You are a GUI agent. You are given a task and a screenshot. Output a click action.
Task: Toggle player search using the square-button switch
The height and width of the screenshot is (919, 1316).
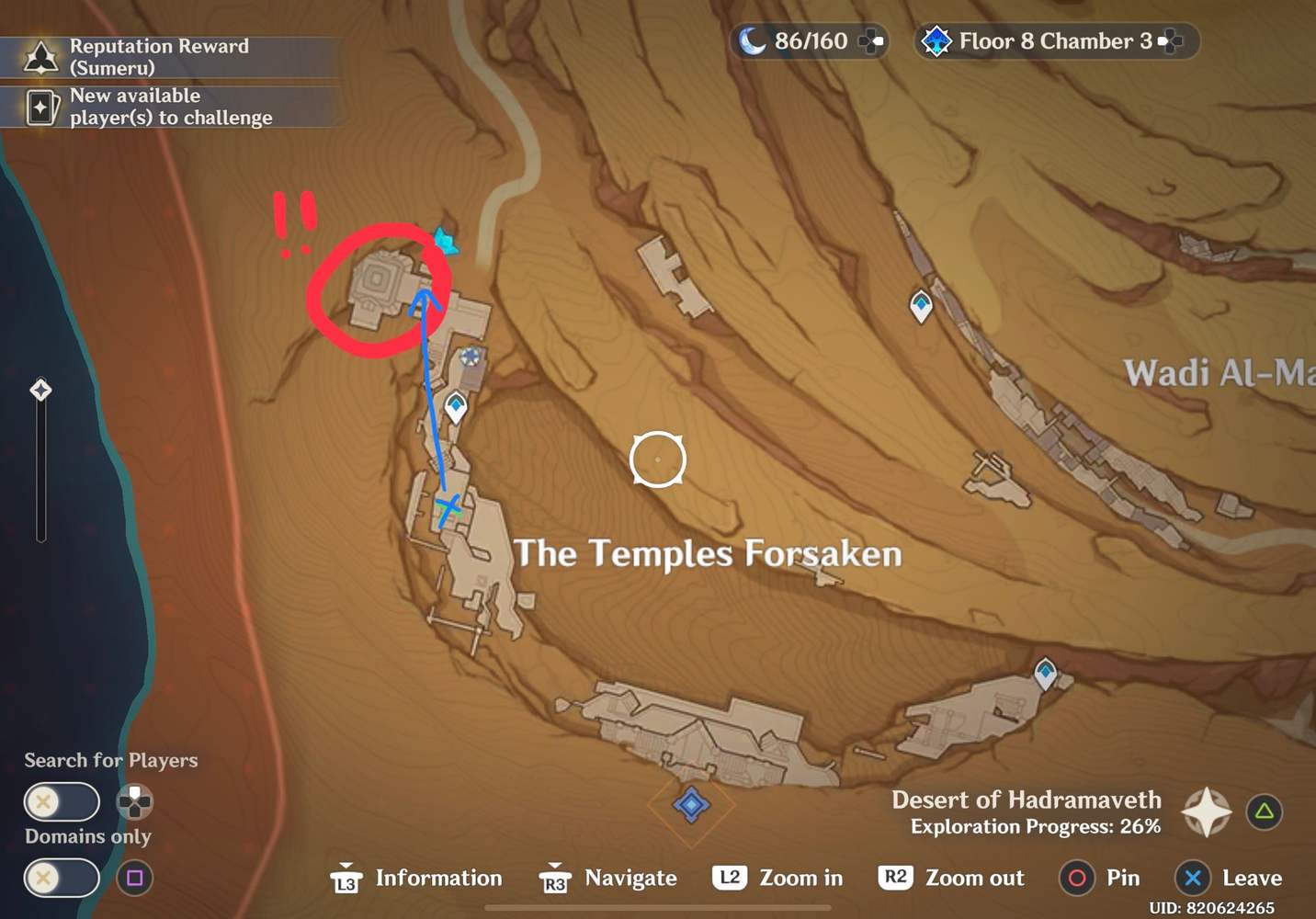pyautogui.click(x=134, y=879)
